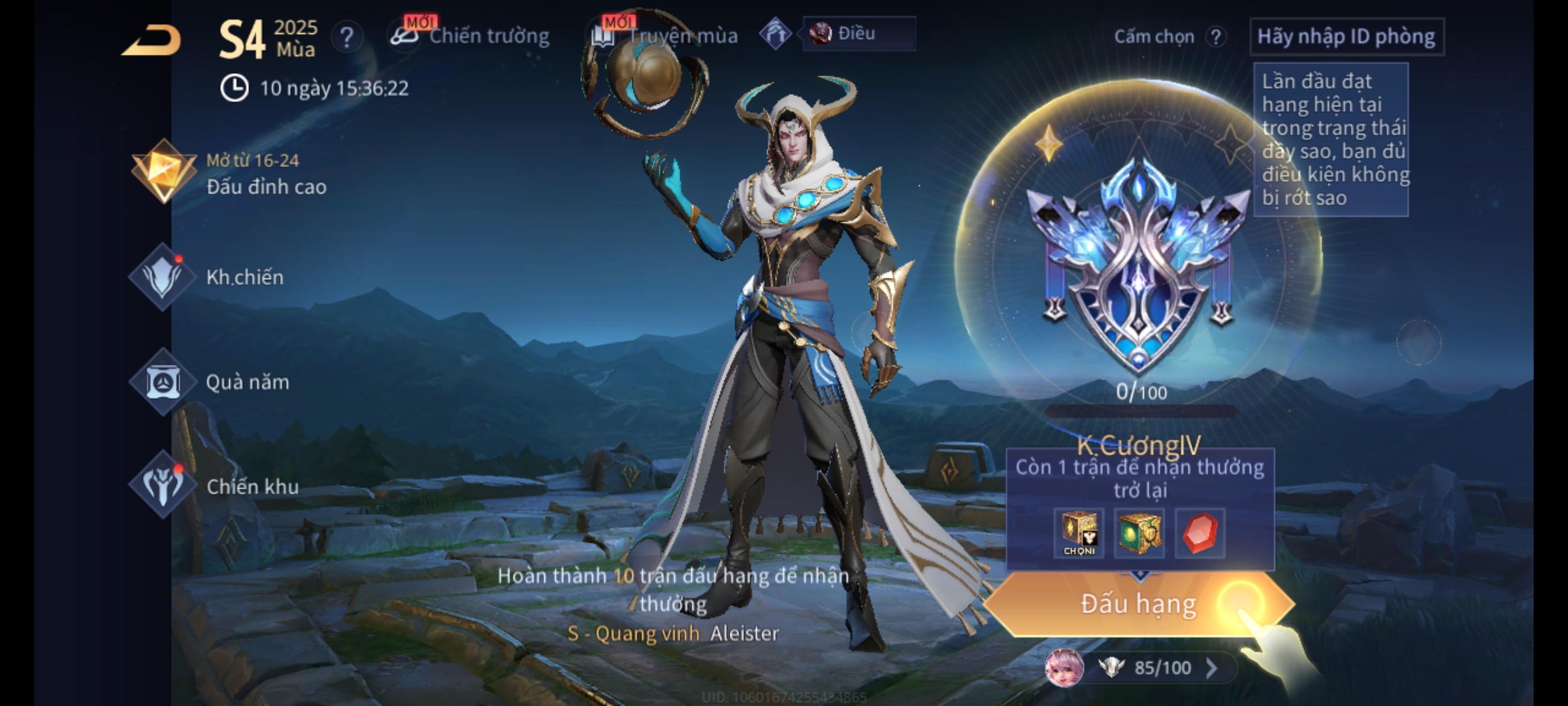Start a ranked match with Đấu hạng

click(1138, 604)
